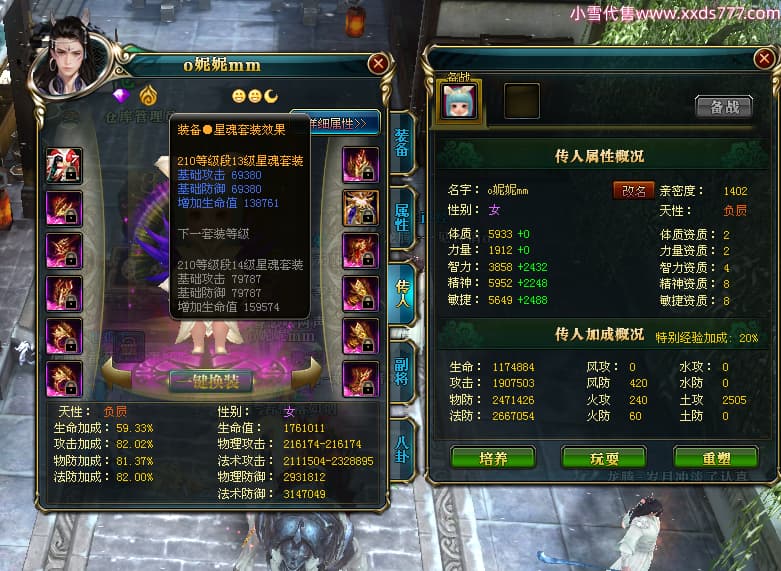
Task: Activate the 重塑 reshape button
Action: tap(715, 458)
